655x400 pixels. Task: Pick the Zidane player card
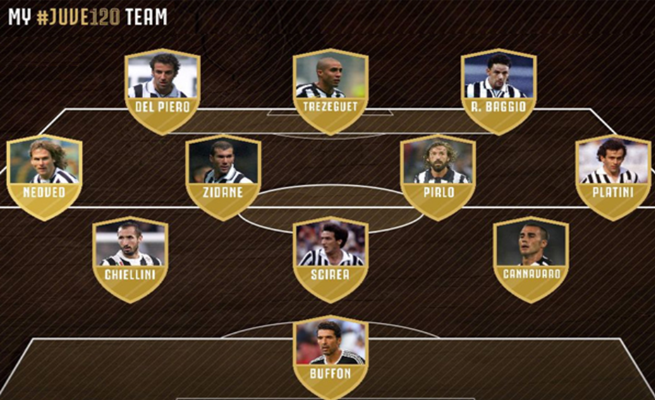223,177
